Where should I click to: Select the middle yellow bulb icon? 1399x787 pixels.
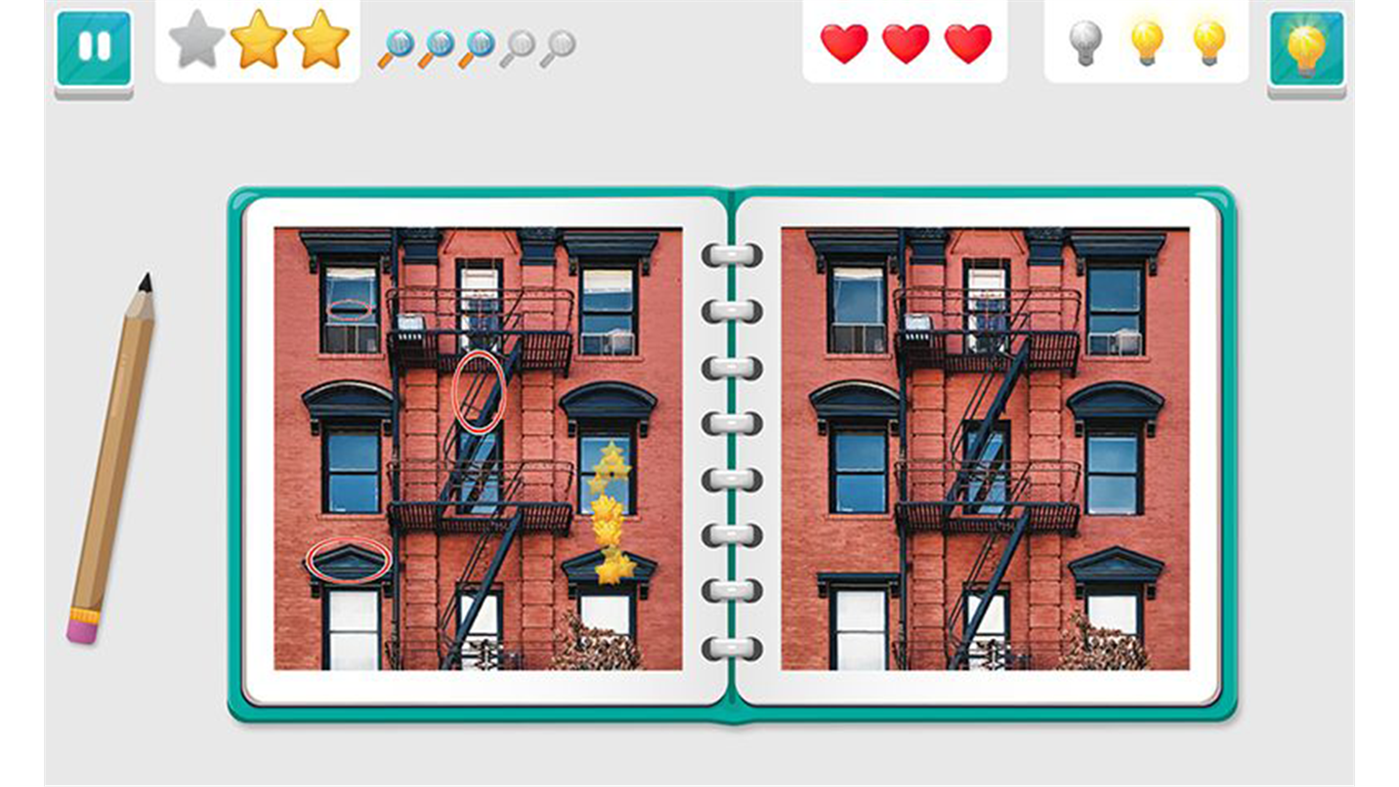pyautogui.click(x=1150, y=44)
